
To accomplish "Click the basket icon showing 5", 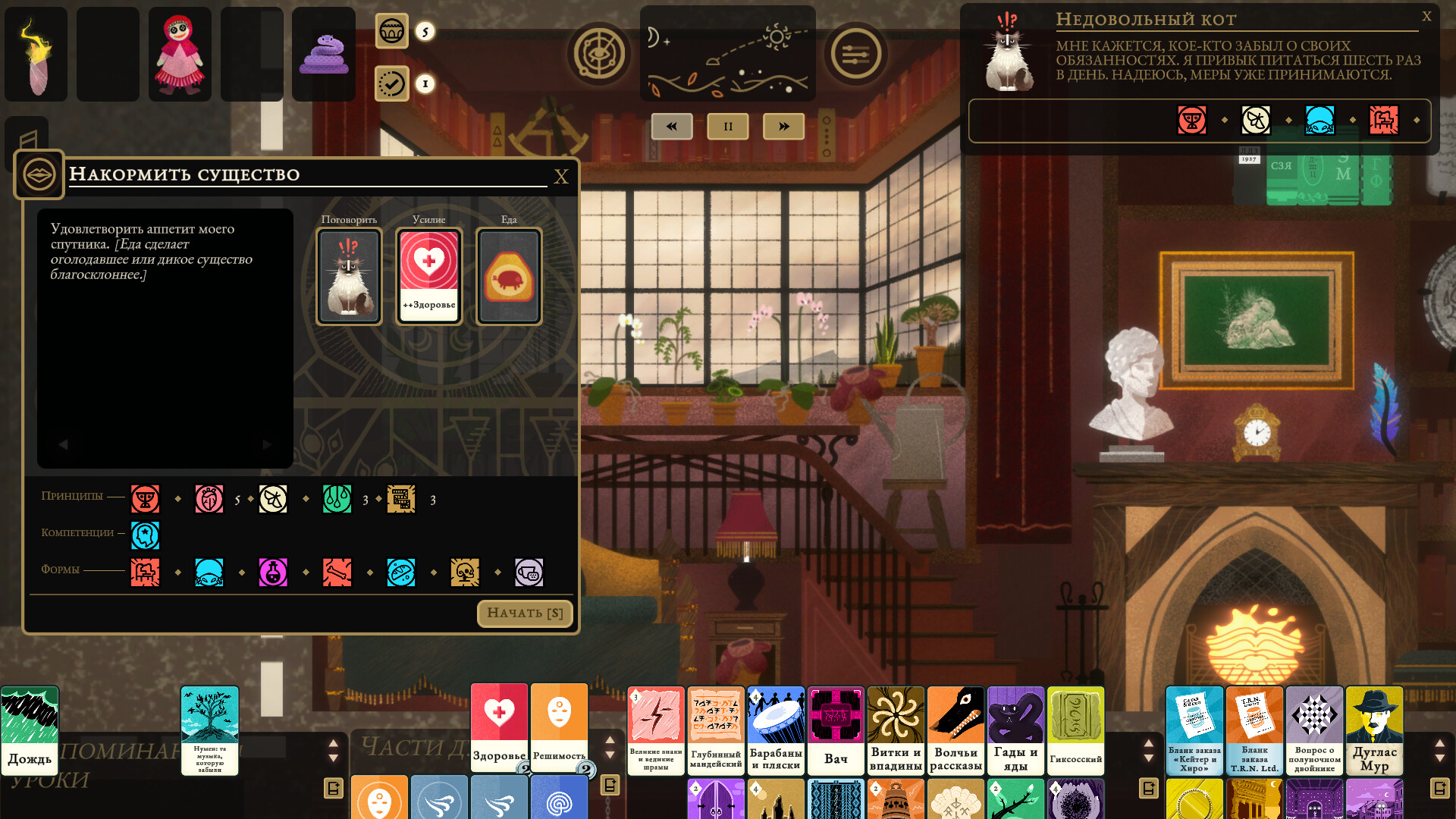I will pyautogui.click(x=392, y=32).
